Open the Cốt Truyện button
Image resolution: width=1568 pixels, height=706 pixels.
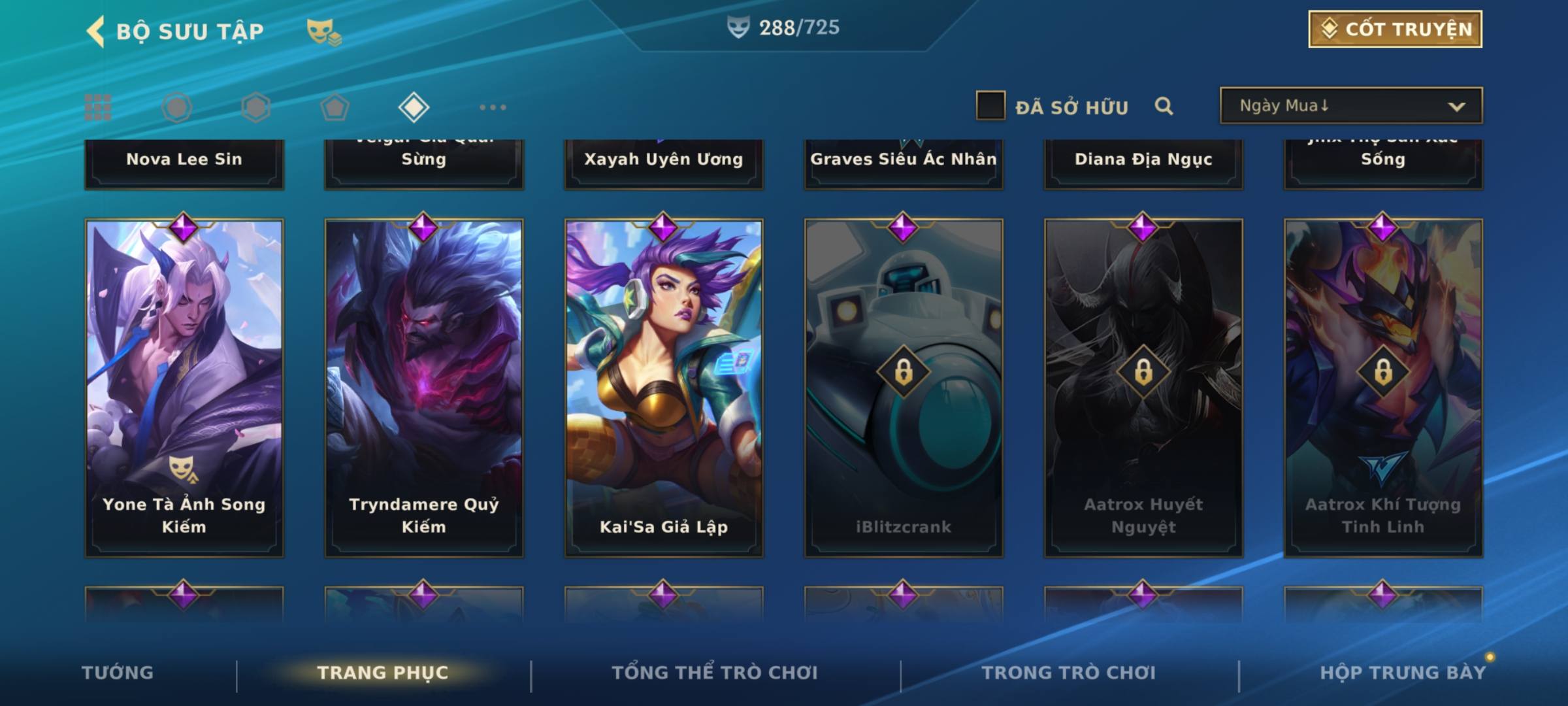(x=1395, y=29)
